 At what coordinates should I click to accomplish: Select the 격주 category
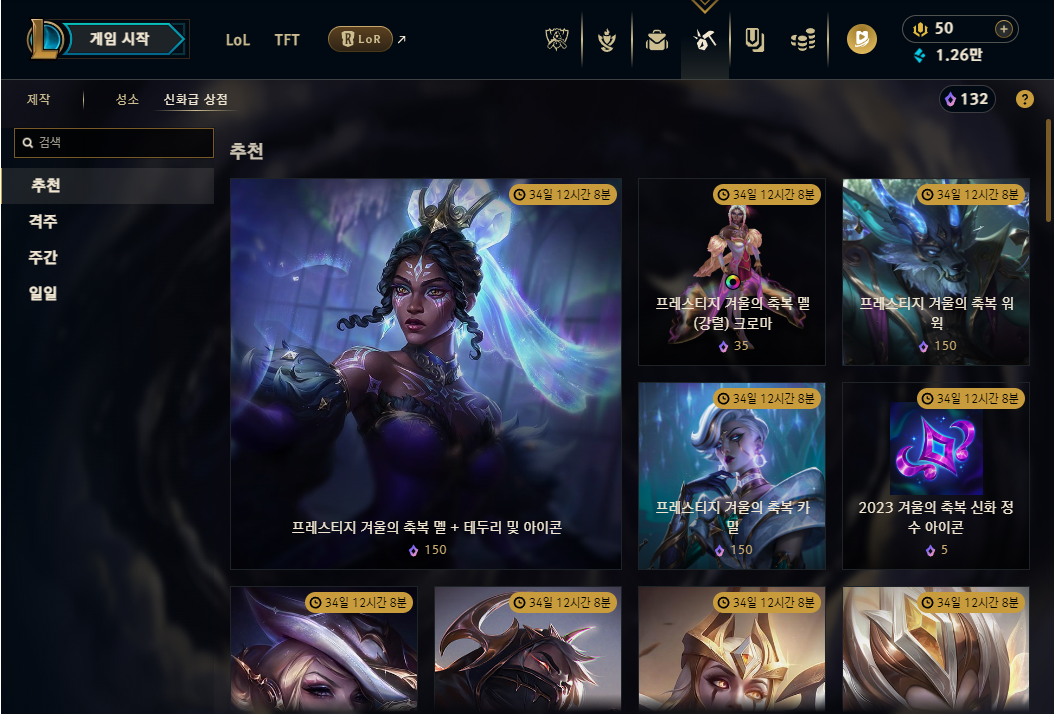pyautogui.click(x=43, y=222)
